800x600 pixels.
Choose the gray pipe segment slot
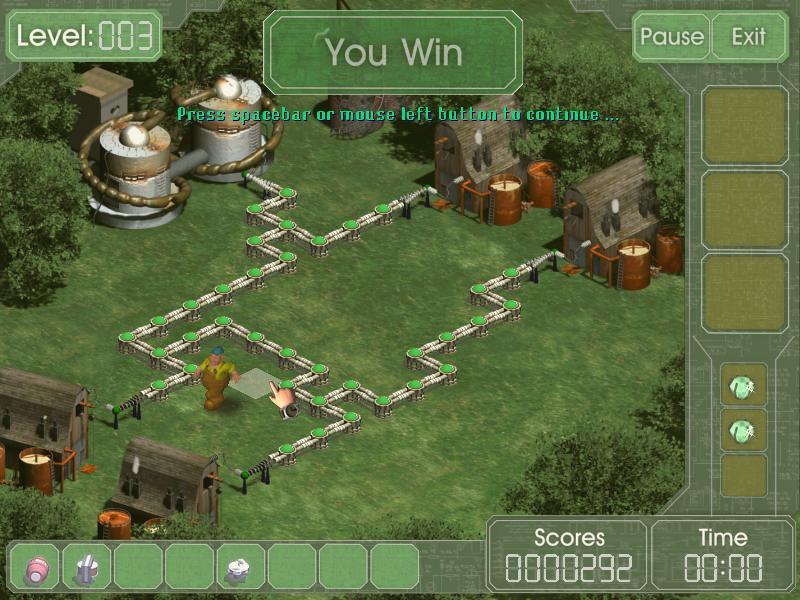tap(87, 567)
